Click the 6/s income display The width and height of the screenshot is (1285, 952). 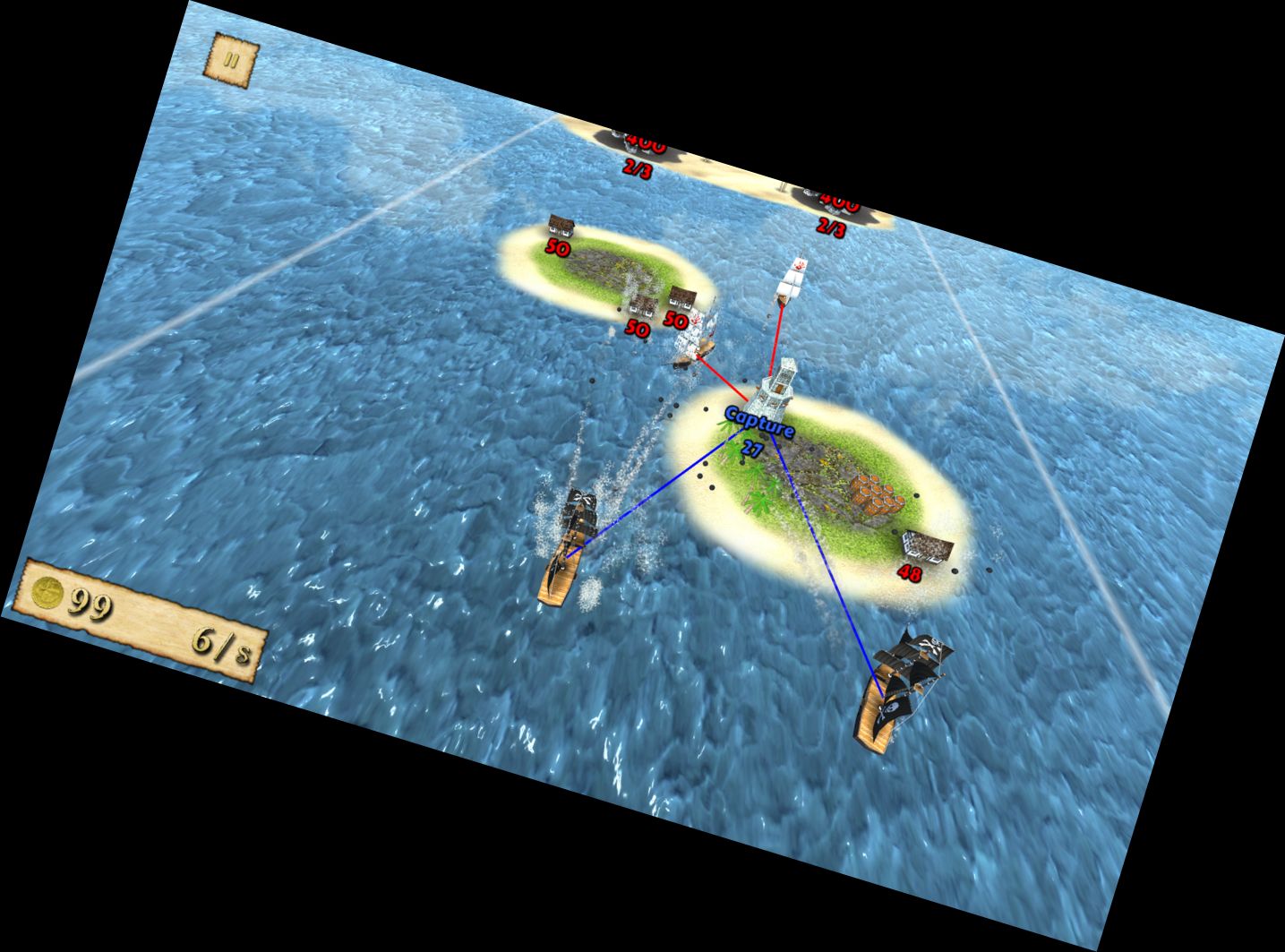(219, 647)
